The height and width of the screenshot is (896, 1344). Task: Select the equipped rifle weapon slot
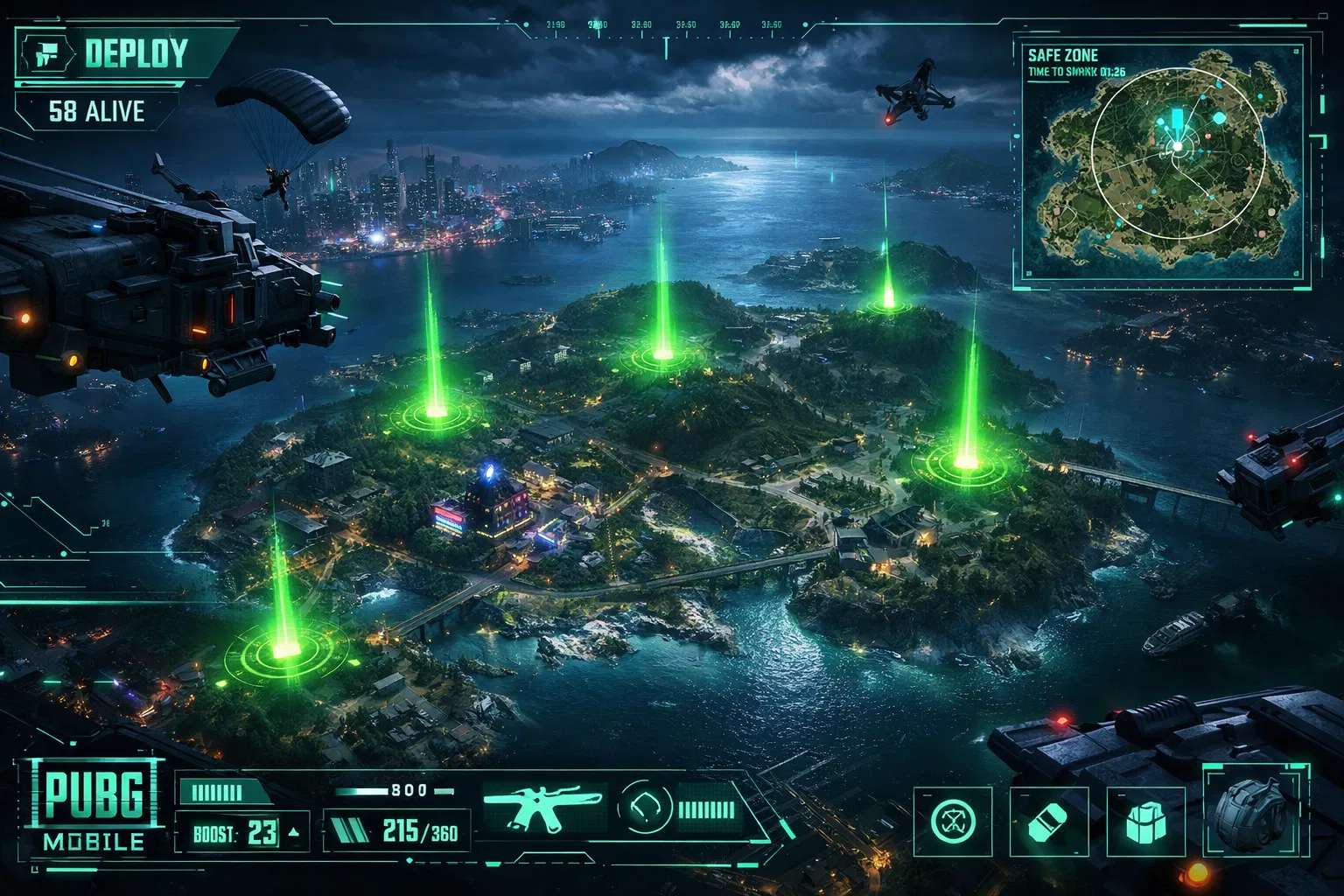(x=542, y=808)
